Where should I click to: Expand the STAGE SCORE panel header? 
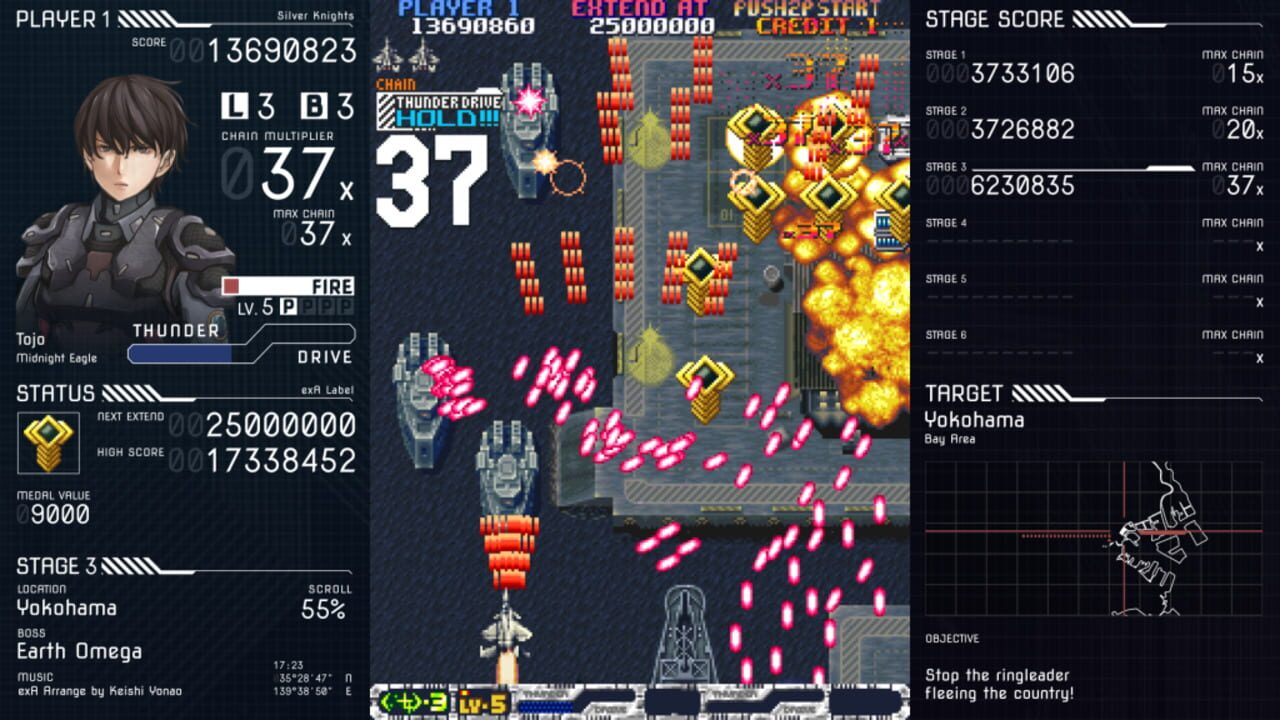(x=995, y=19)
